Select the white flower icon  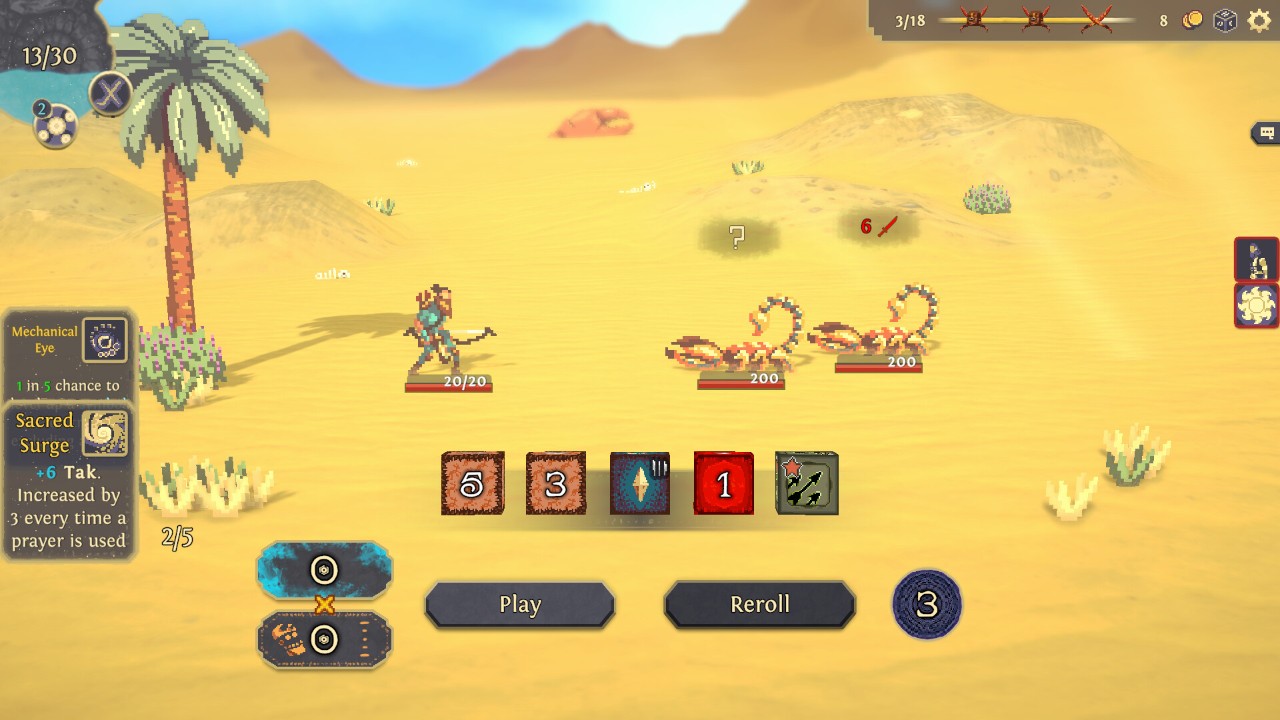tap(1256, 305)
